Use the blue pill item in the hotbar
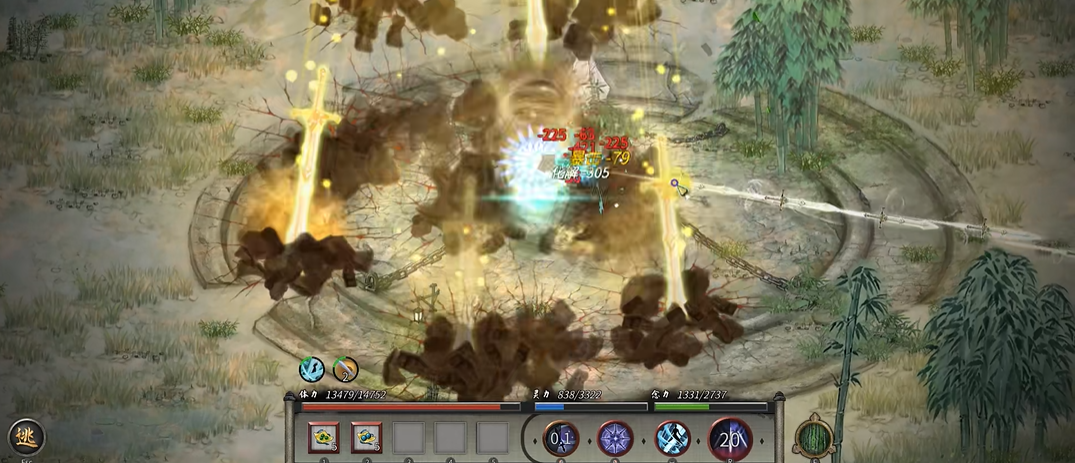The image size is (1075, 463). point(366,437)
